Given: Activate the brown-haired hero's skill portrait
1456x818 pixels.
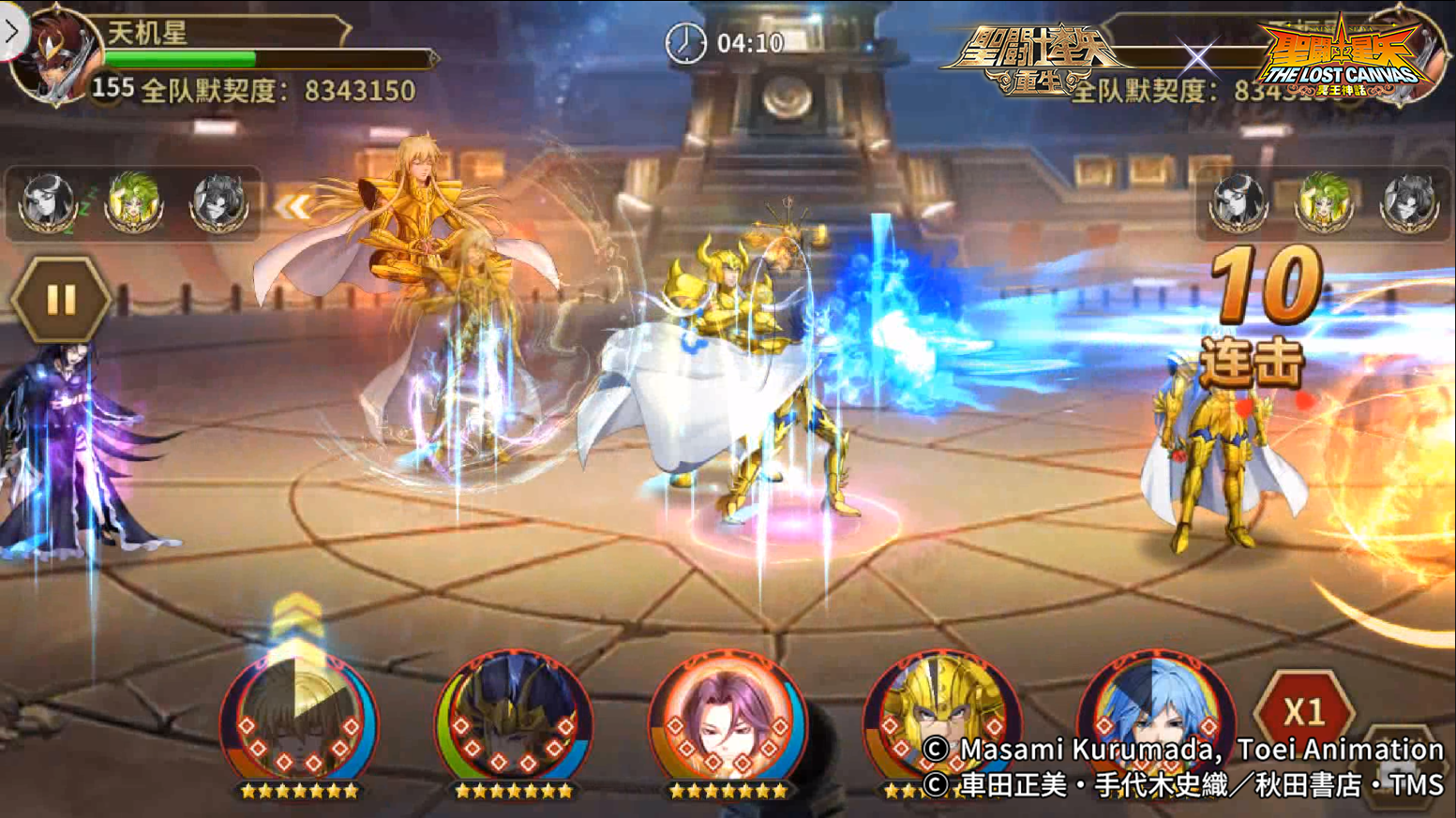Looking at the screenshot, I should [299, 721].
